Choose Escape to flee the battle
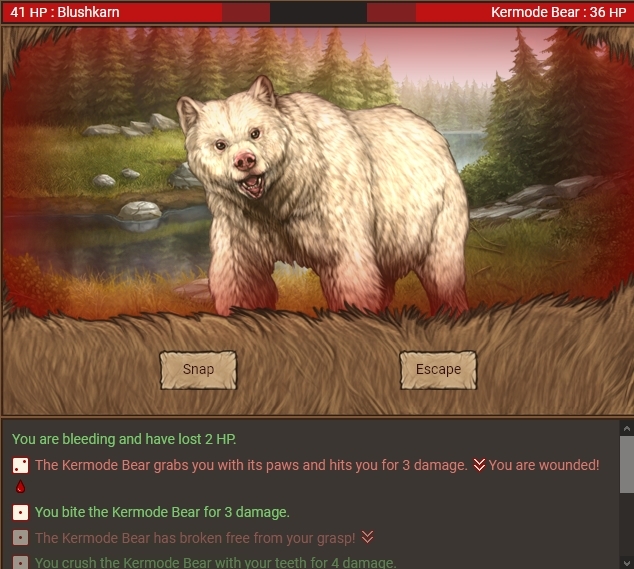Screen dimensions: 634x569 (438, 369)
